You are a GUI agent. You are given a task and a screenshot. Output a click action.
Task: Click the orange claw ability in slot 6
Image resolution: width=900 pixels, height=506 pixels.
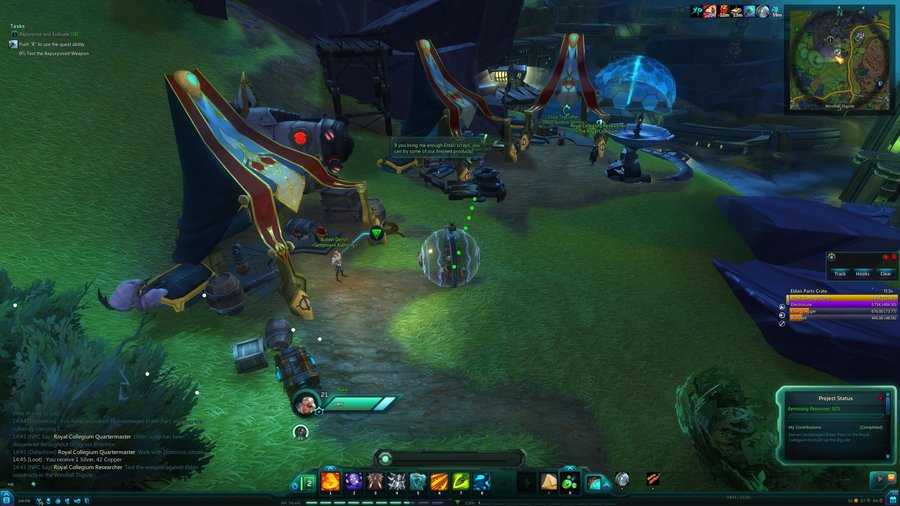439,482
